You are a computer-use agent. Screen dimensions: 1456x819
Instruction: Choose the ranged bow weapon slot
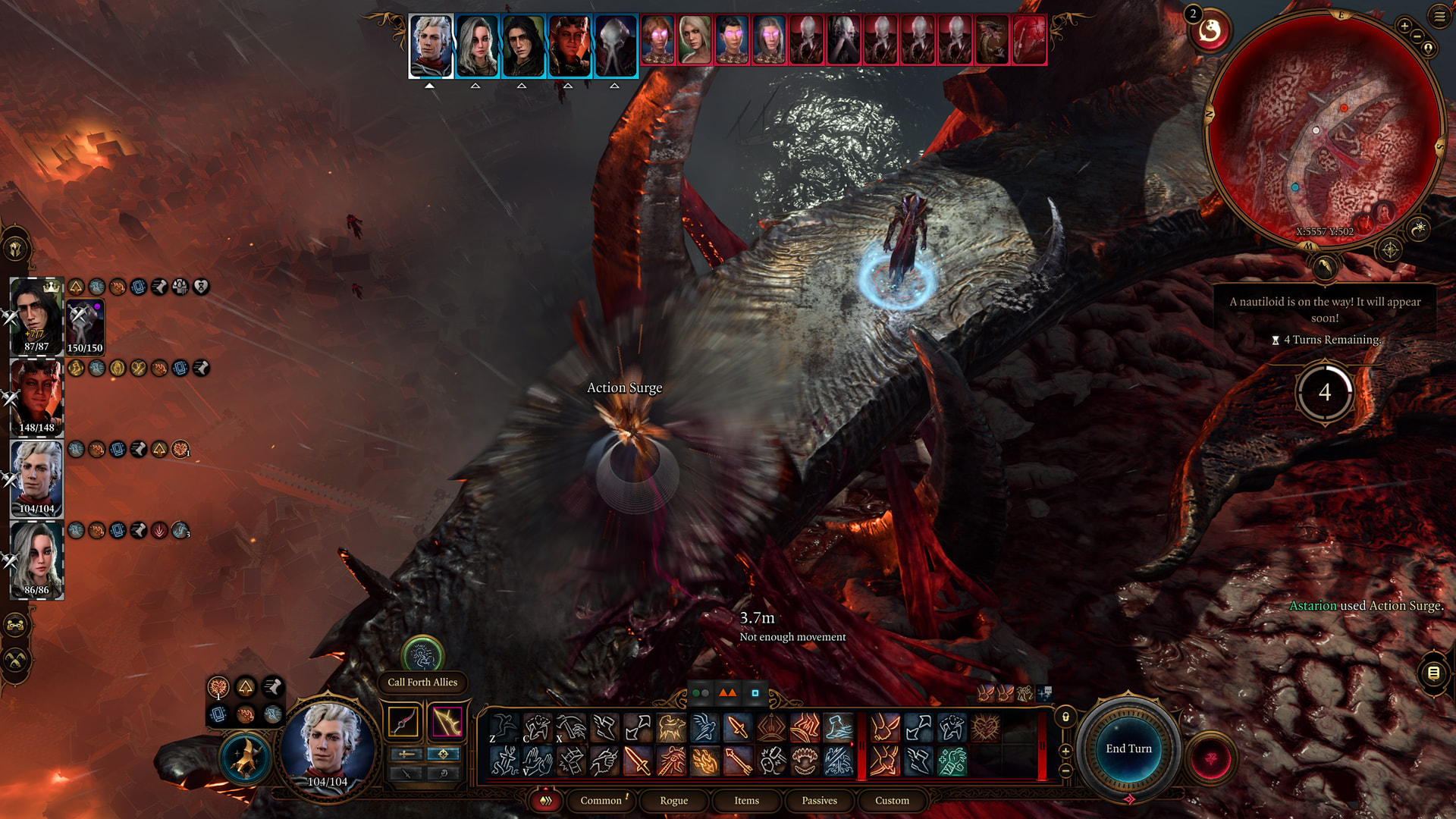pyautogui.click(x=447, y=722)
